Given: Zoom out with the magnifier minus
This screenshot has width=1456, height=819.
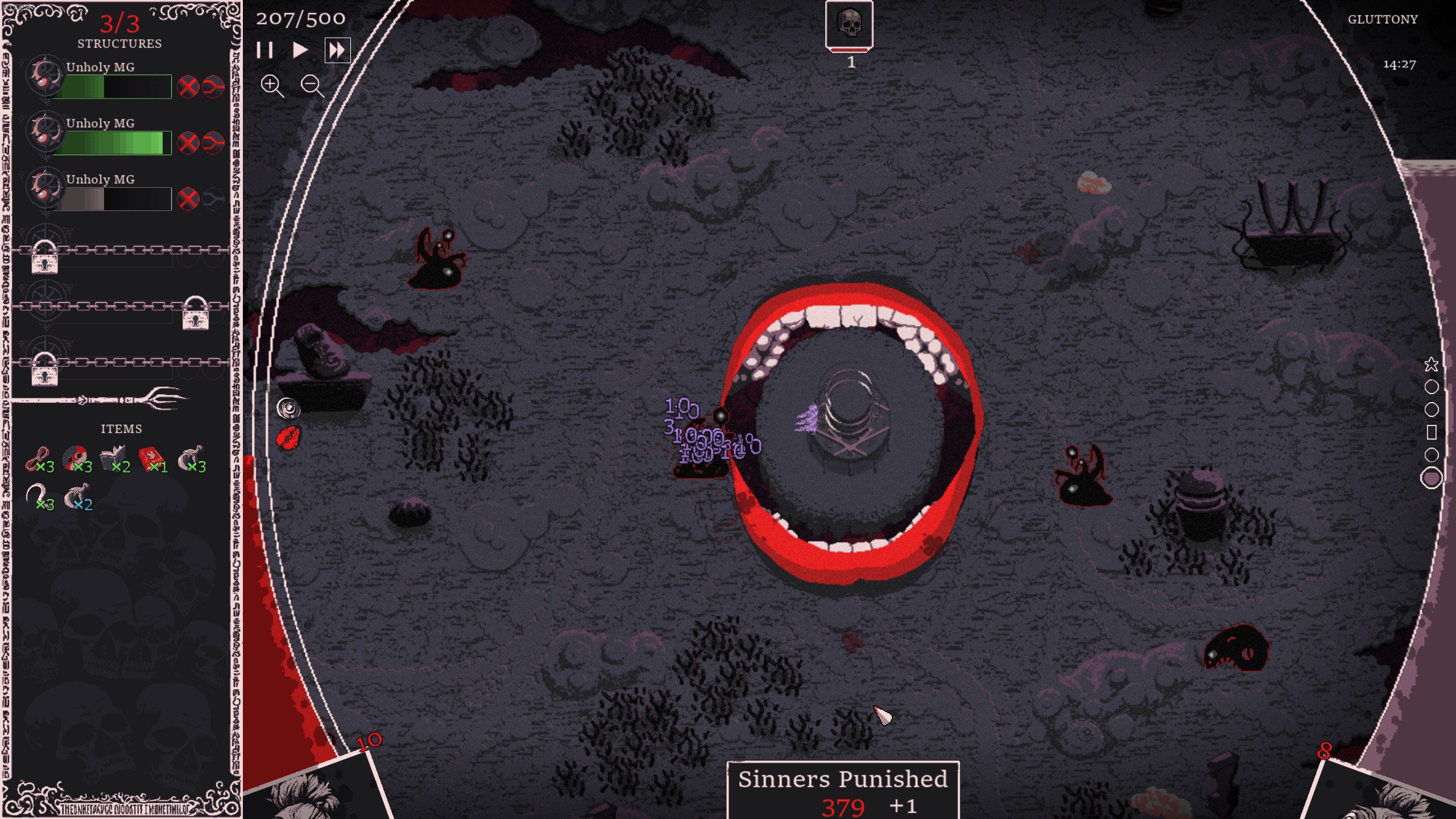Looking at the screenshot, I should [x=312, y=86].
